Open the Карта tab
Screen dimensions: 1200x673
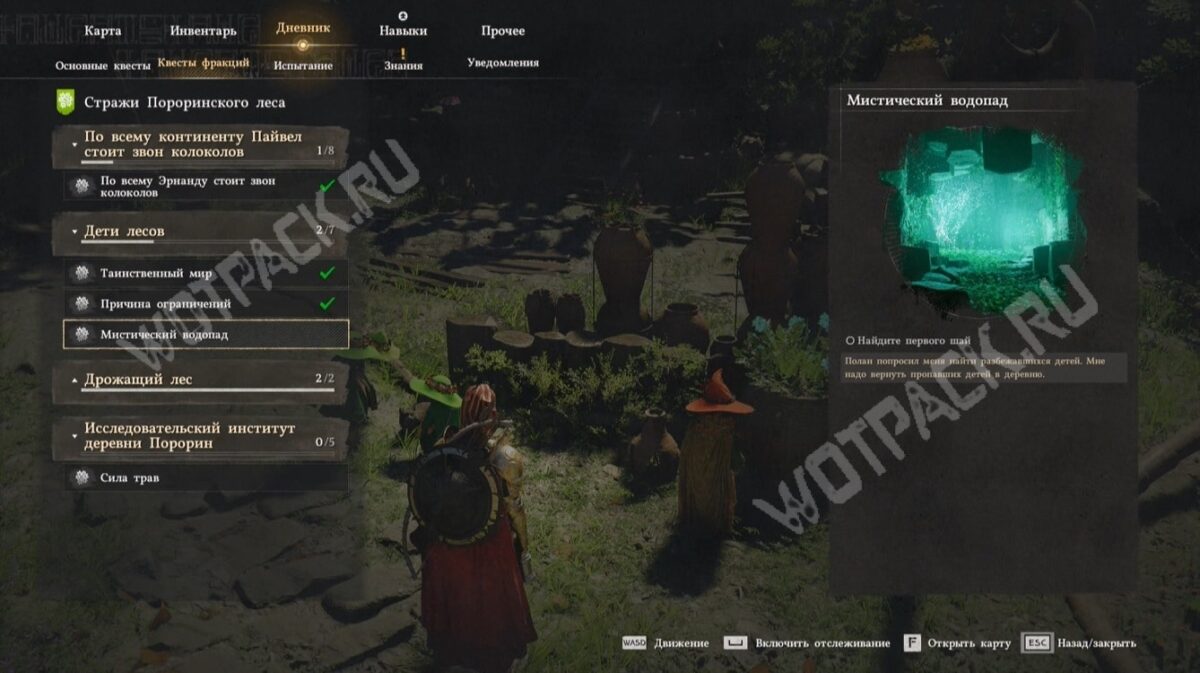(x=103, y=31)
